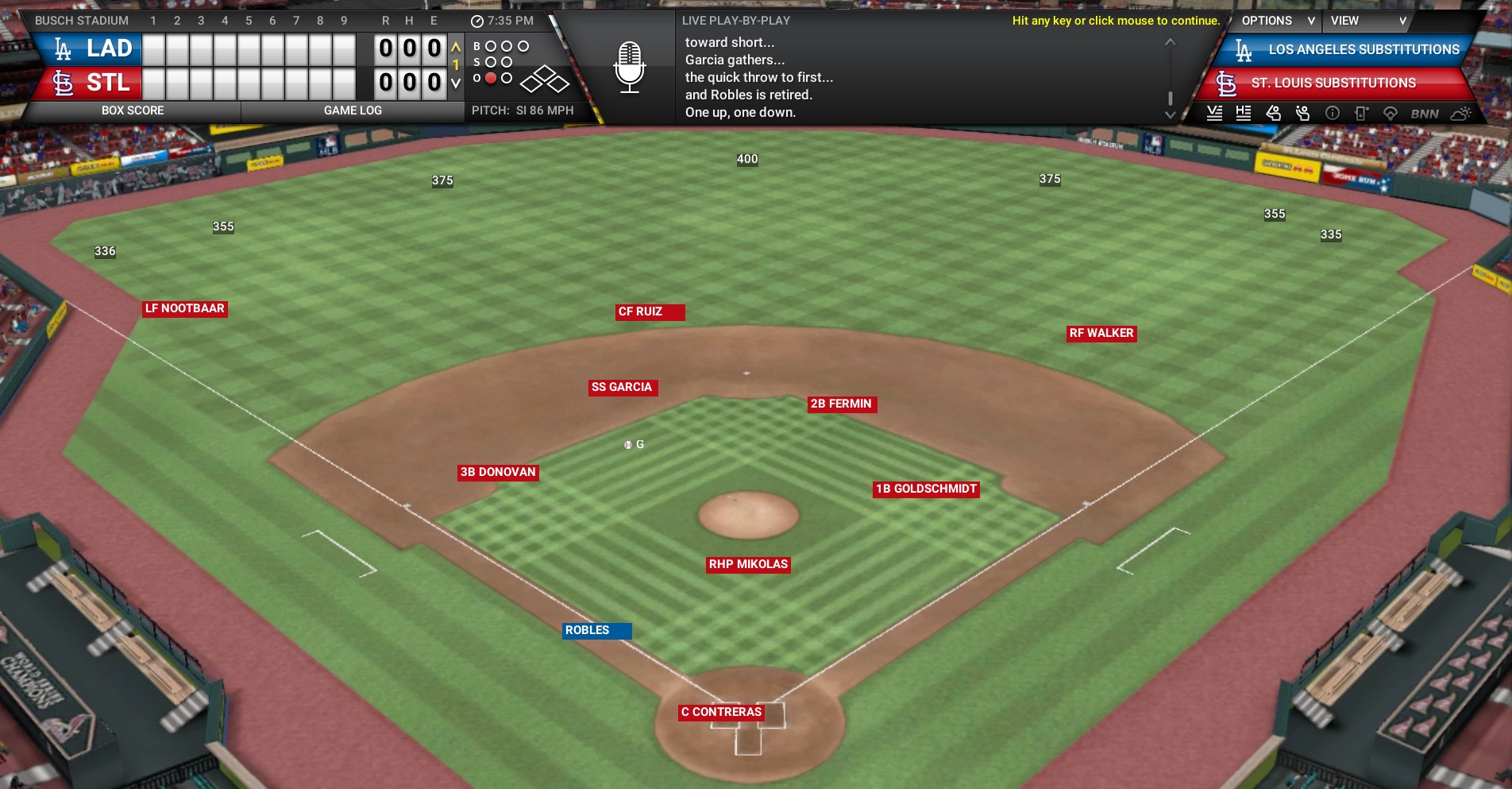Click the circled information icon
1512x789 pixels.
[1333, 113]
